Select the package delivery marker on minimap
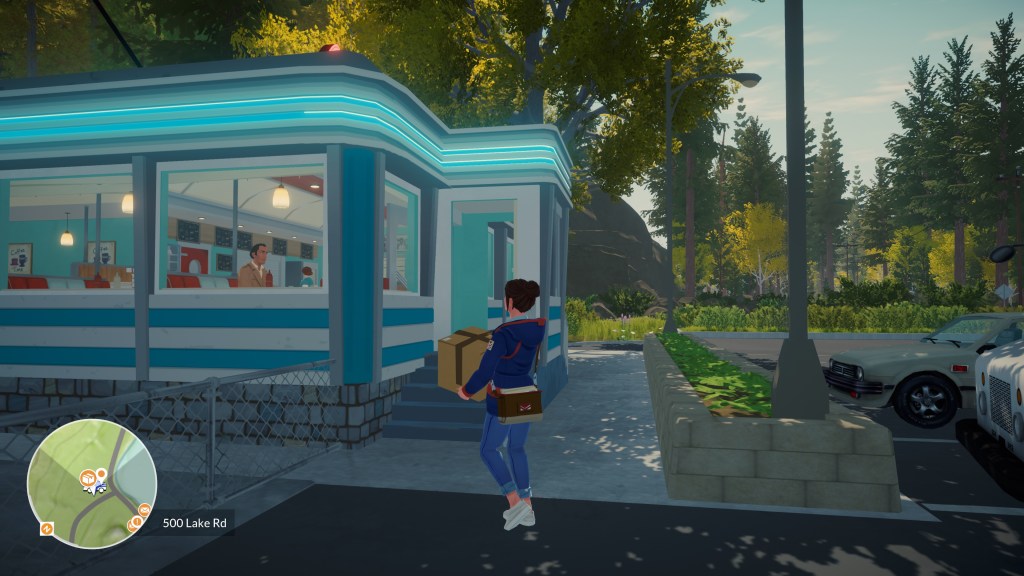Image resolution: width=1024 pixels, height=576 pixels. point(88,478)
